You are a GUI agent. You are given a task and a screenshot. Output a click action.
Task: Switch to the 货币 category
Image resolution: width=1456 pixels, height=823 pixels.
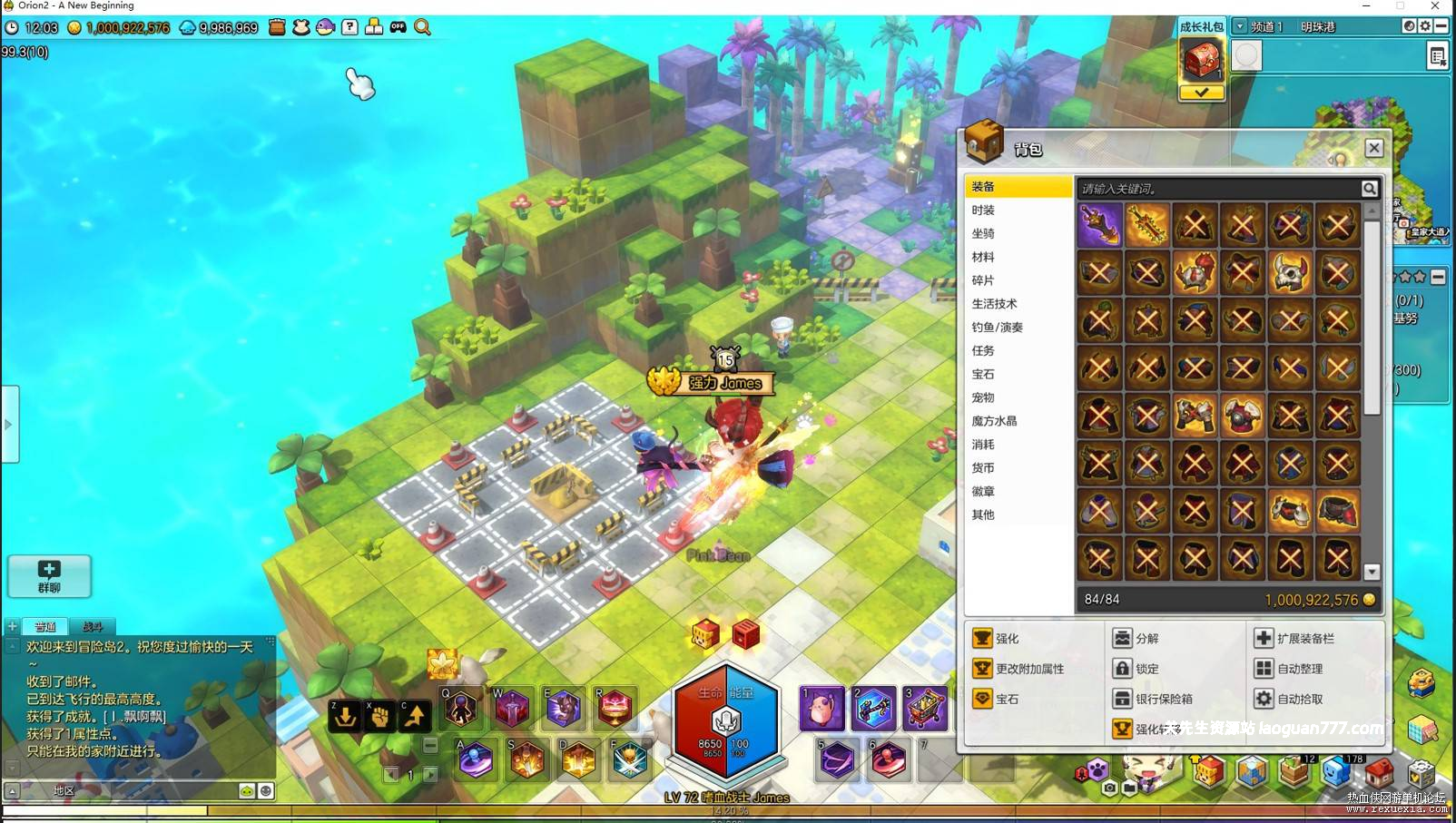coord(983,468)
